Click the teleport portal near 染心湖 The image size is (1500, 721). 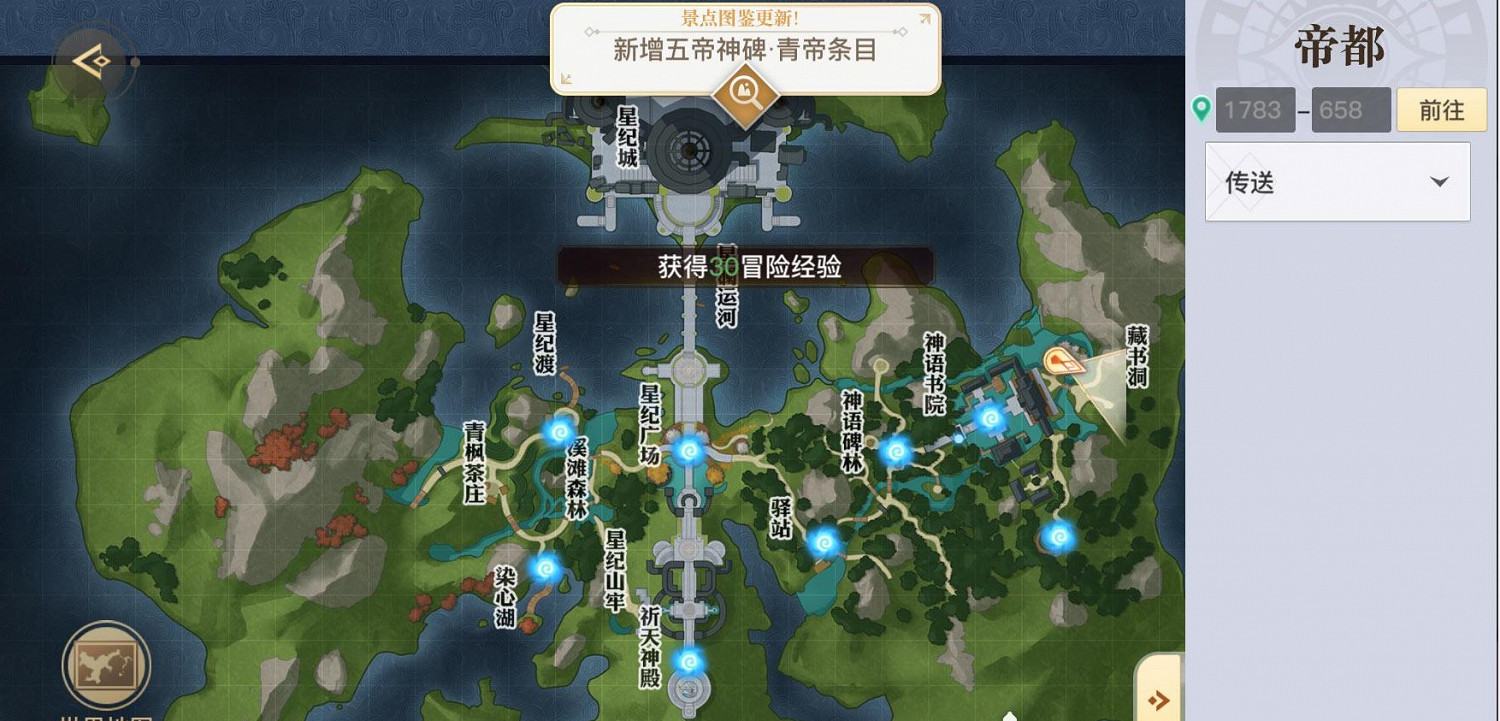545,570
